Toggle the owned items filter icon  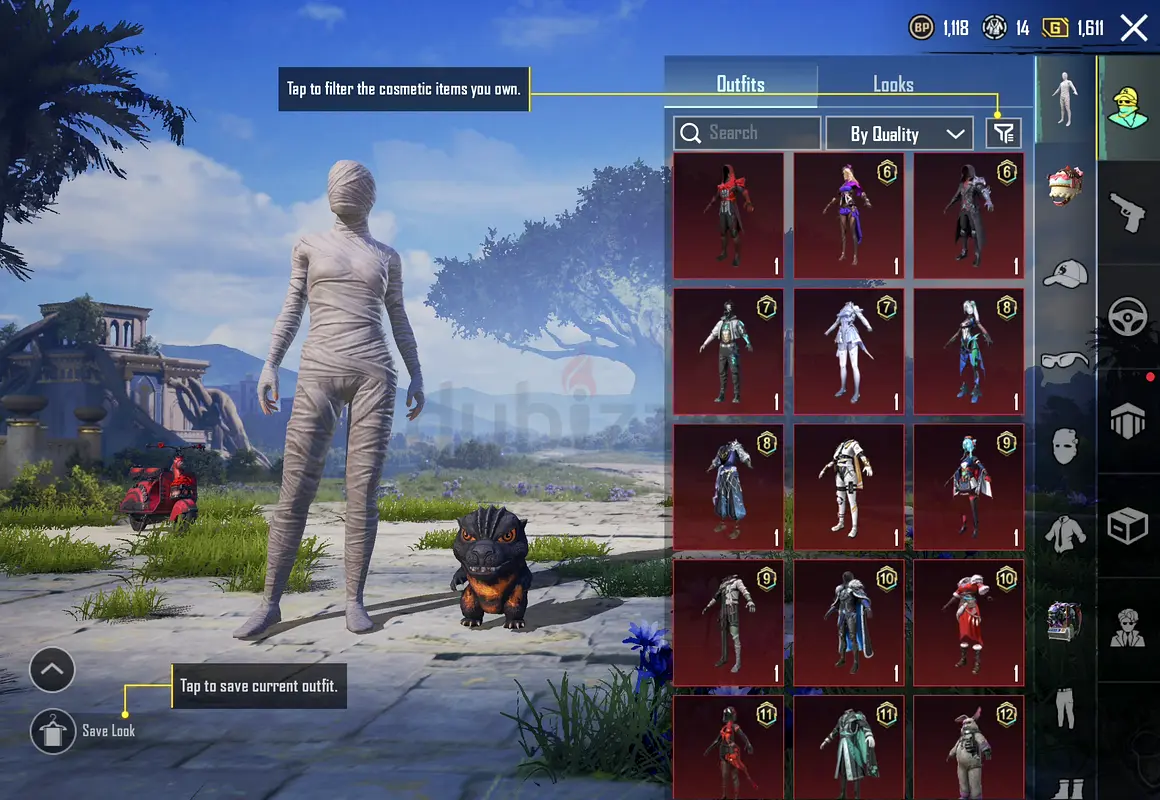[1004, 133]
